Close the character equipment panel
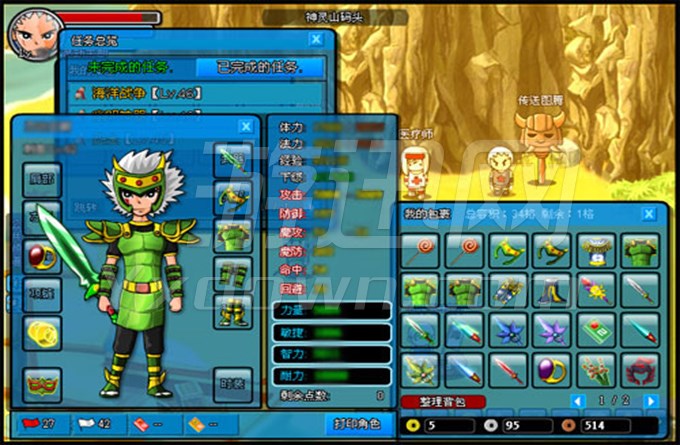This screenshot has width=680, height=445. pos(246,127)
